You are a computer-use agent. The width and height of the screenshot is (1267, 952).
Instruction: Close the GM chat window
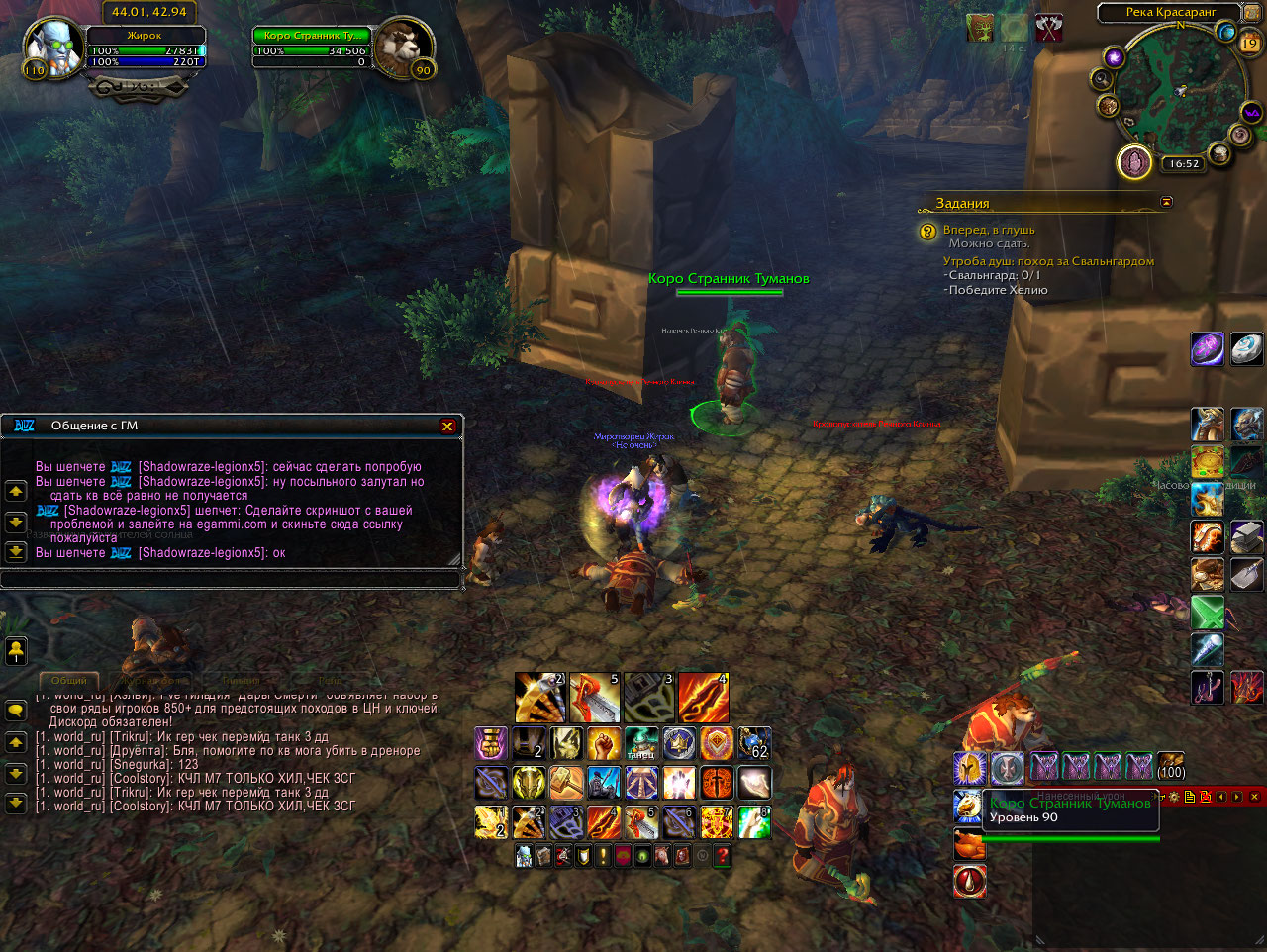[447, 426]
